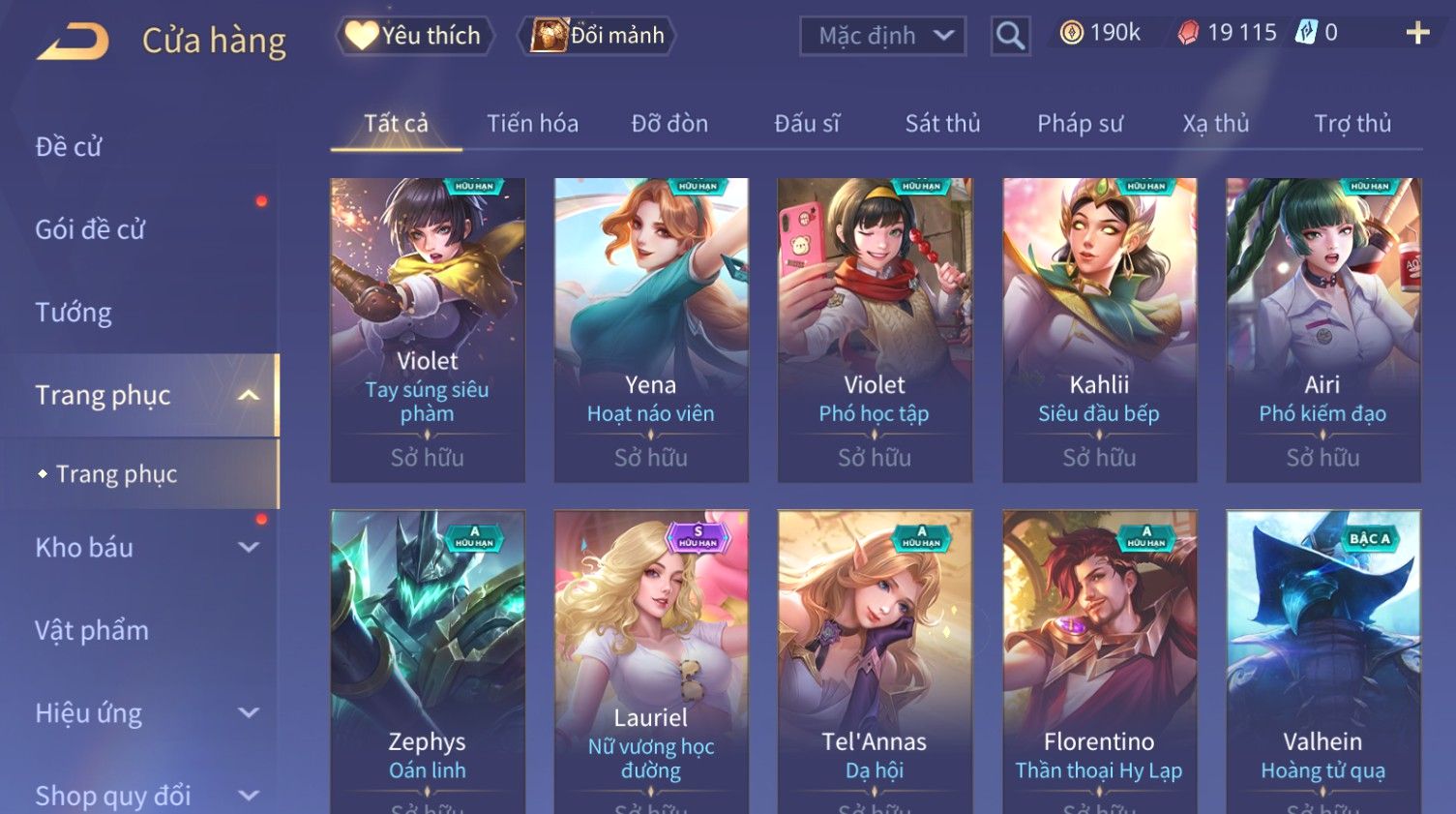Expand the Kho báu menu section
This screenshot has width=1456, height=814.
(145, 548)
